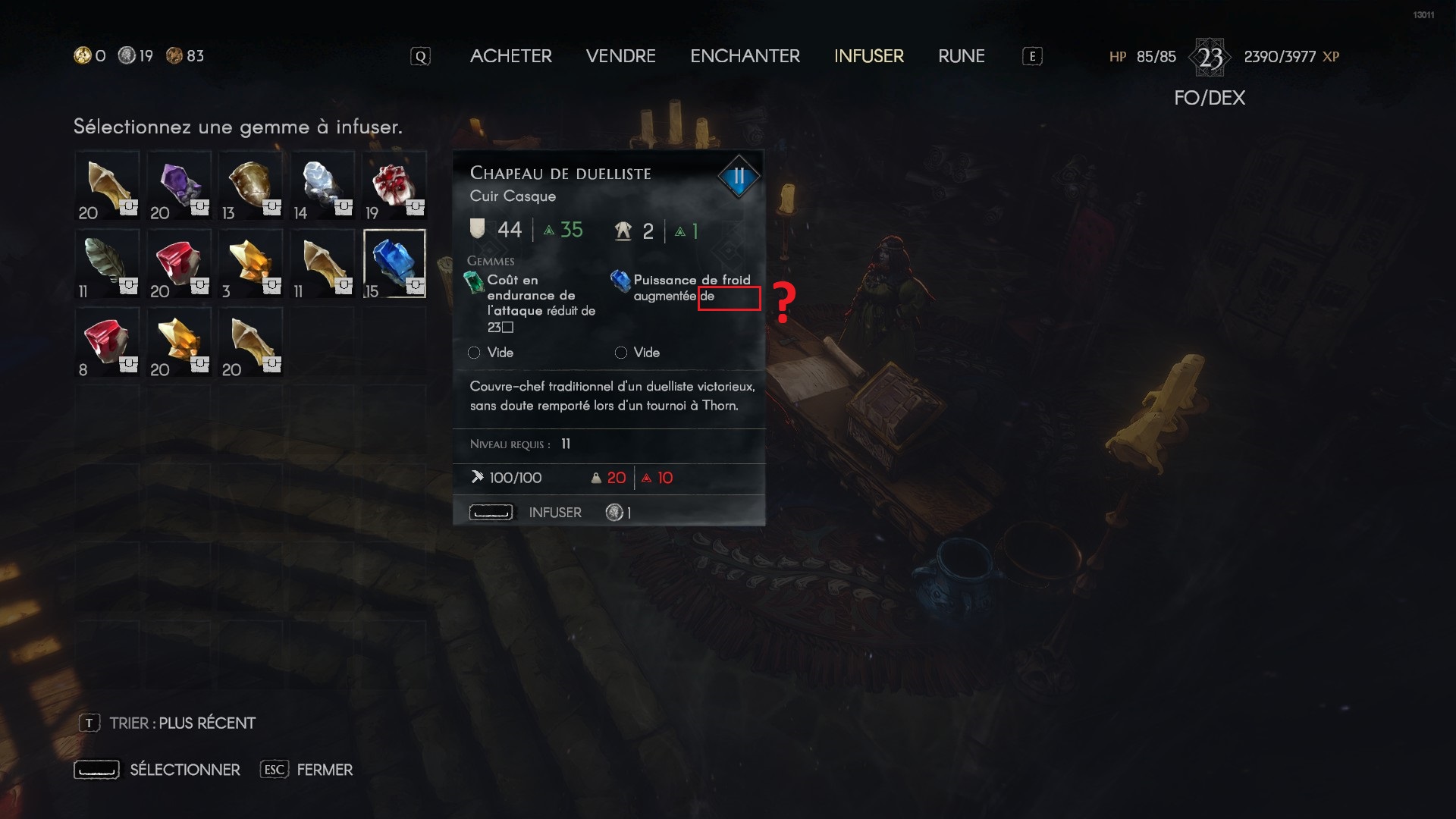
Task: Switch to the Vendre tab
Action: point(620,56)
